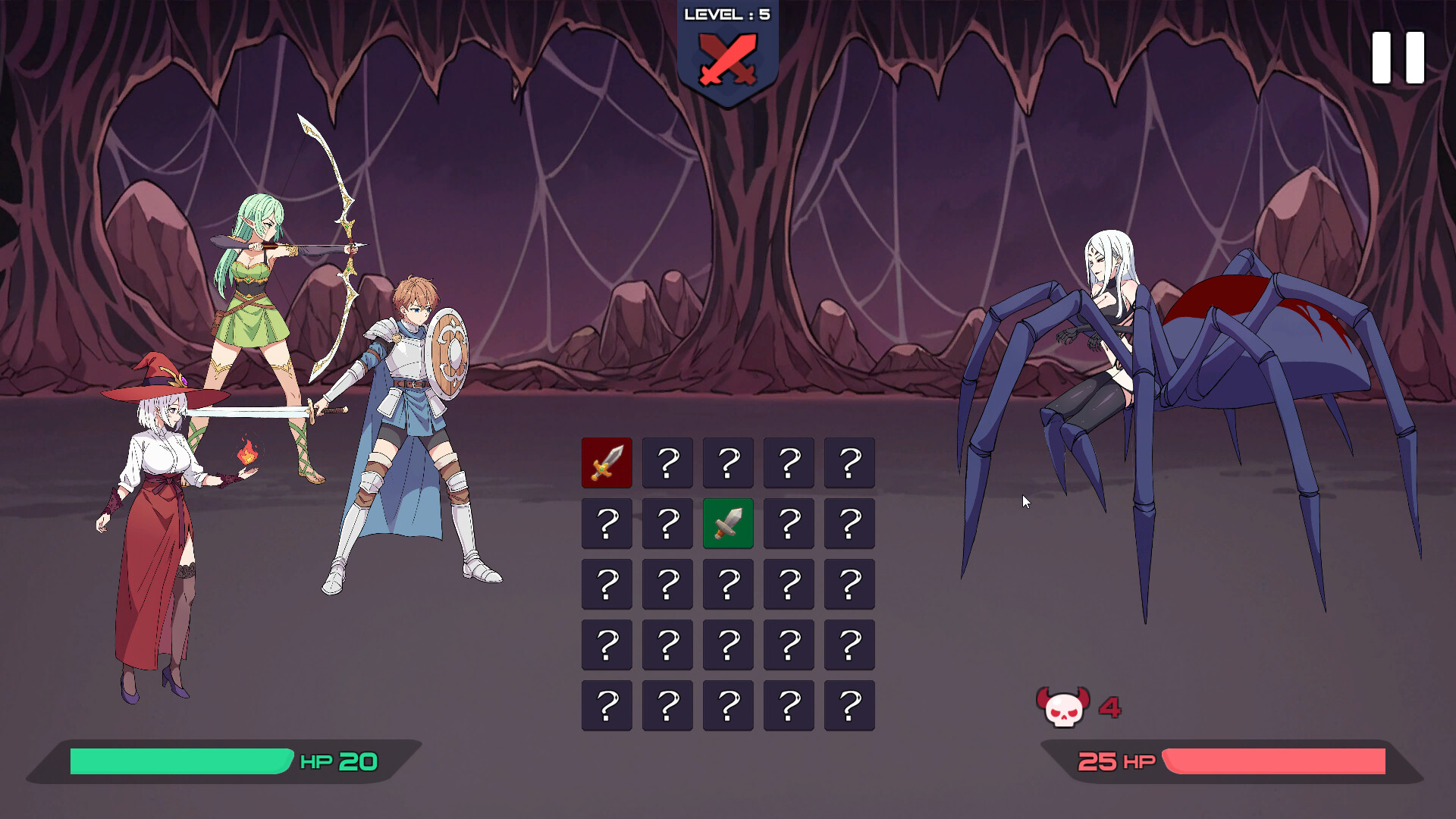Flip the bottom-left question mark tile

pyautogui.click(x=607, y=705)
